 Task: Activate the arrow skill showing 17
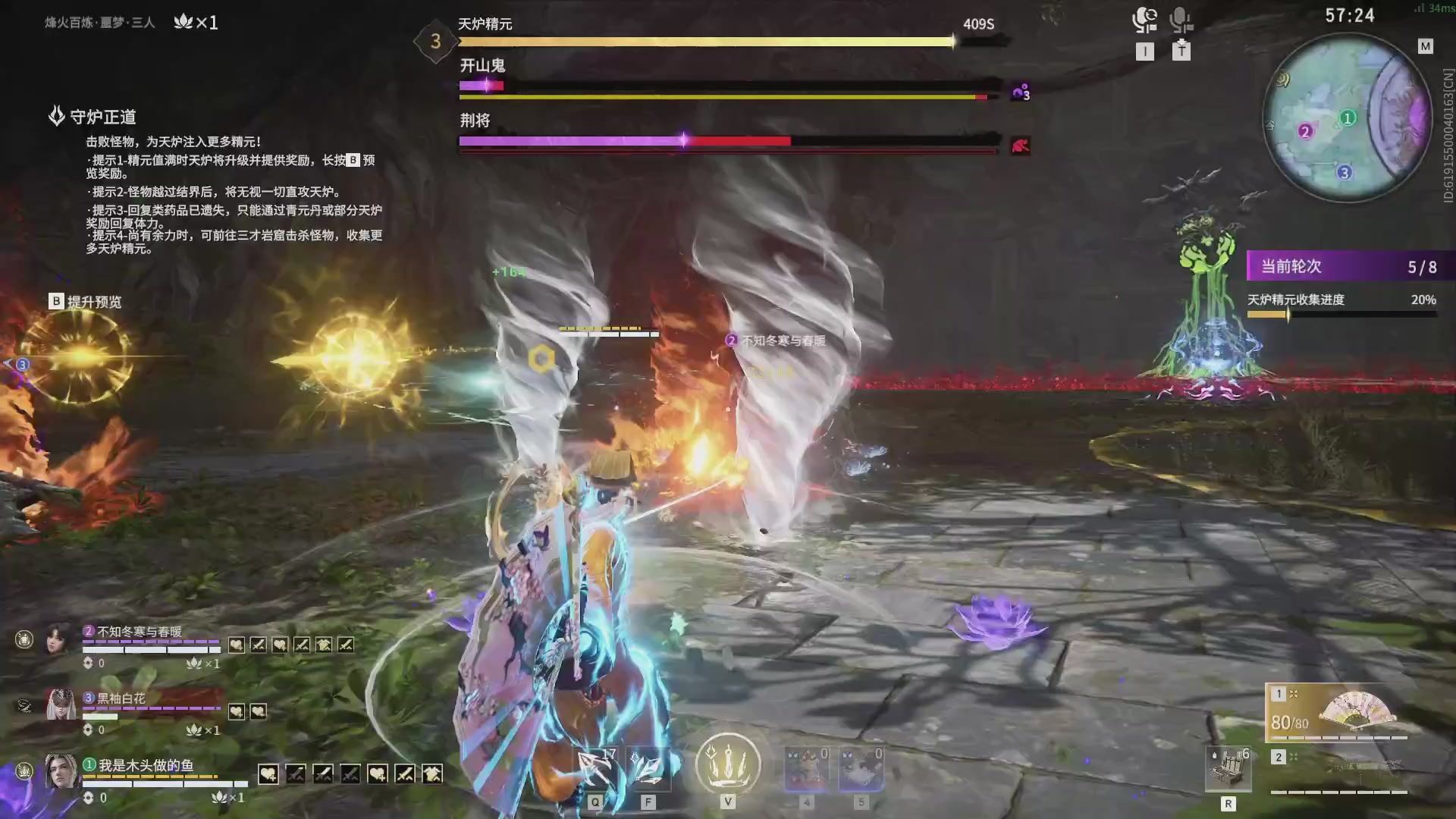tap(595, 769)
